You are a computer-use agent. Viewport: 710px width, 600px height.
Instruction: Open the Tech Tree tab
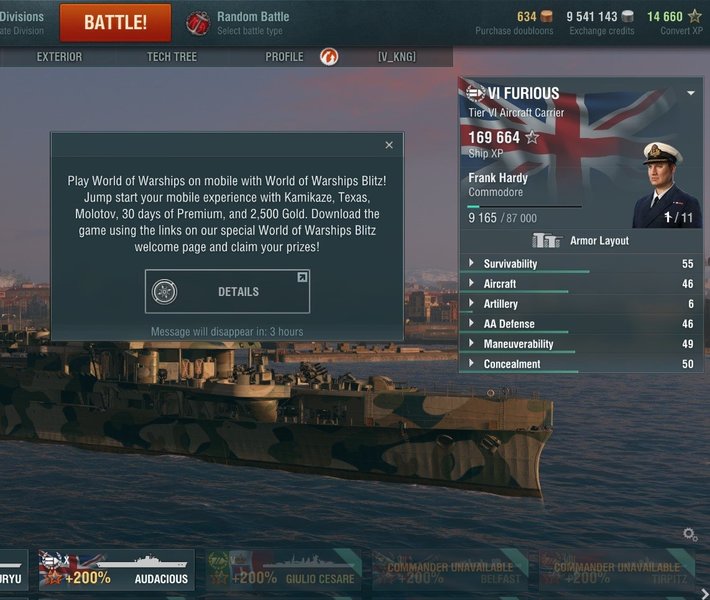(x=172, y=57)
